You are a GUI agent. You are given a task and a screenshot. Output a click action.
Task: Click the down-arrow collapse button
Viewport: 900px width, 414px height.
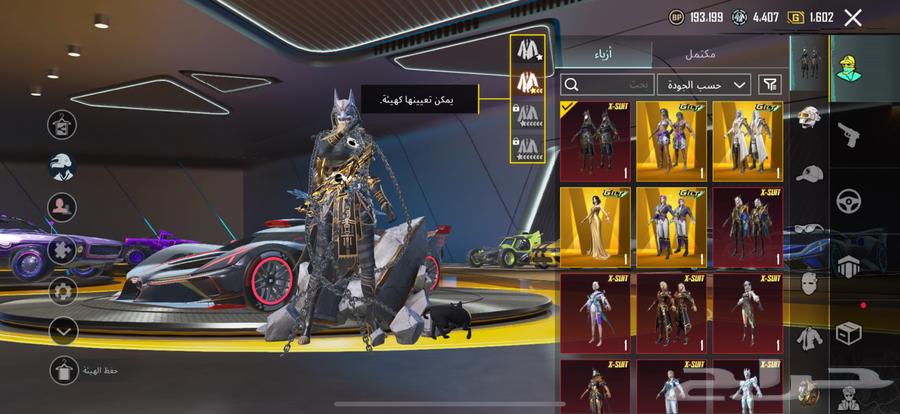pos(63,329)
